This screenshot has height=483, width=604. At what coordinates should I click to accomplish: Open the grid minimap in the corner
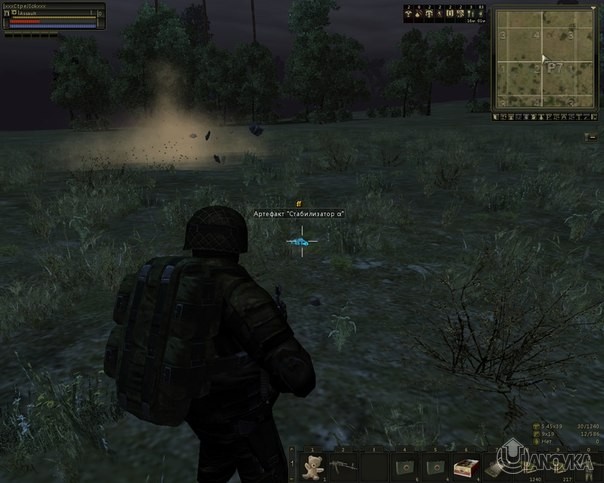(x=542, y=58)
